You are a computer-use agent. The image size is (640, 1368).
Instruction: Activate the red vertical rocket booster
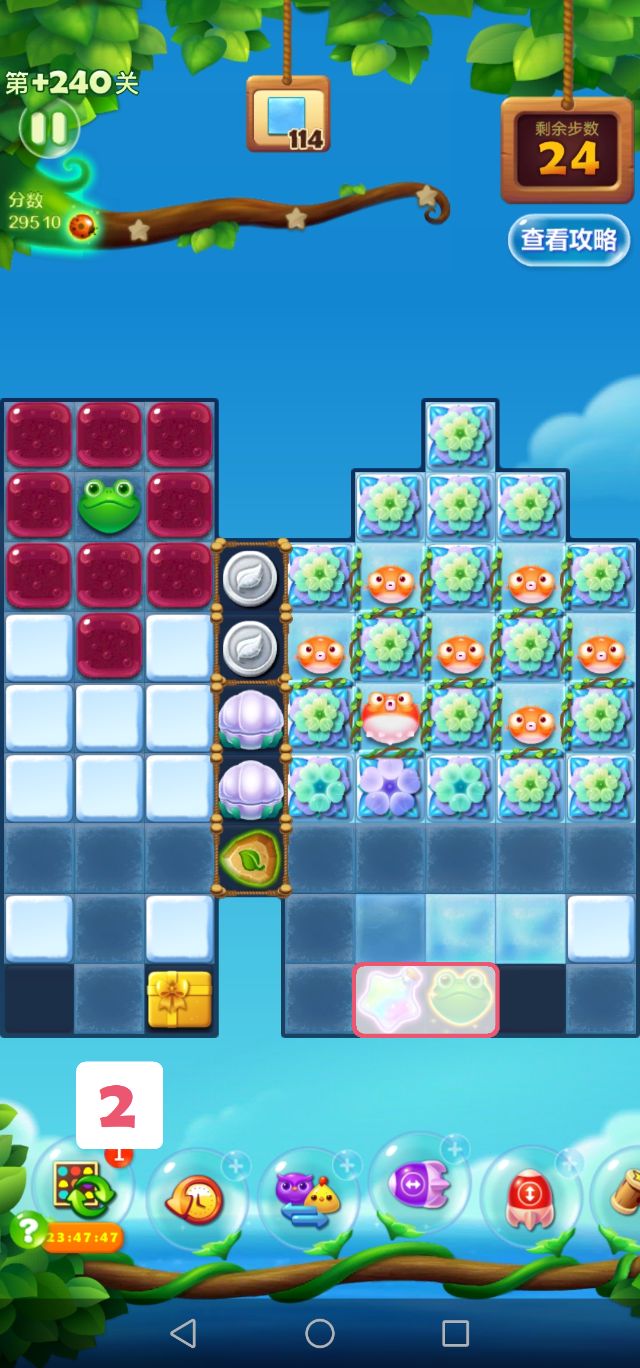530,1196
